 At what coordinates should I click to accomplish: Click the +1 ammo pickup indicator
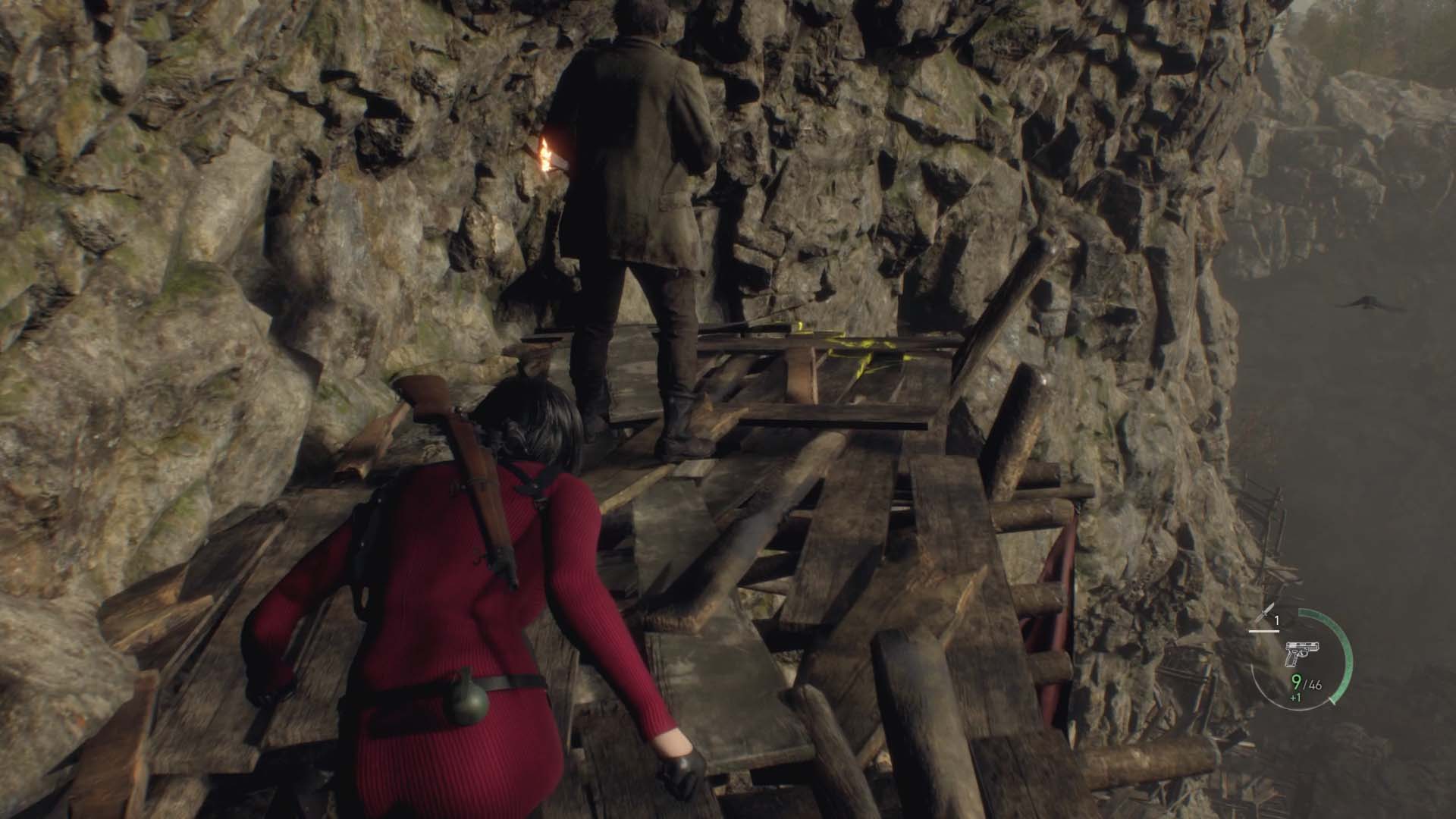click(1294, 698)
